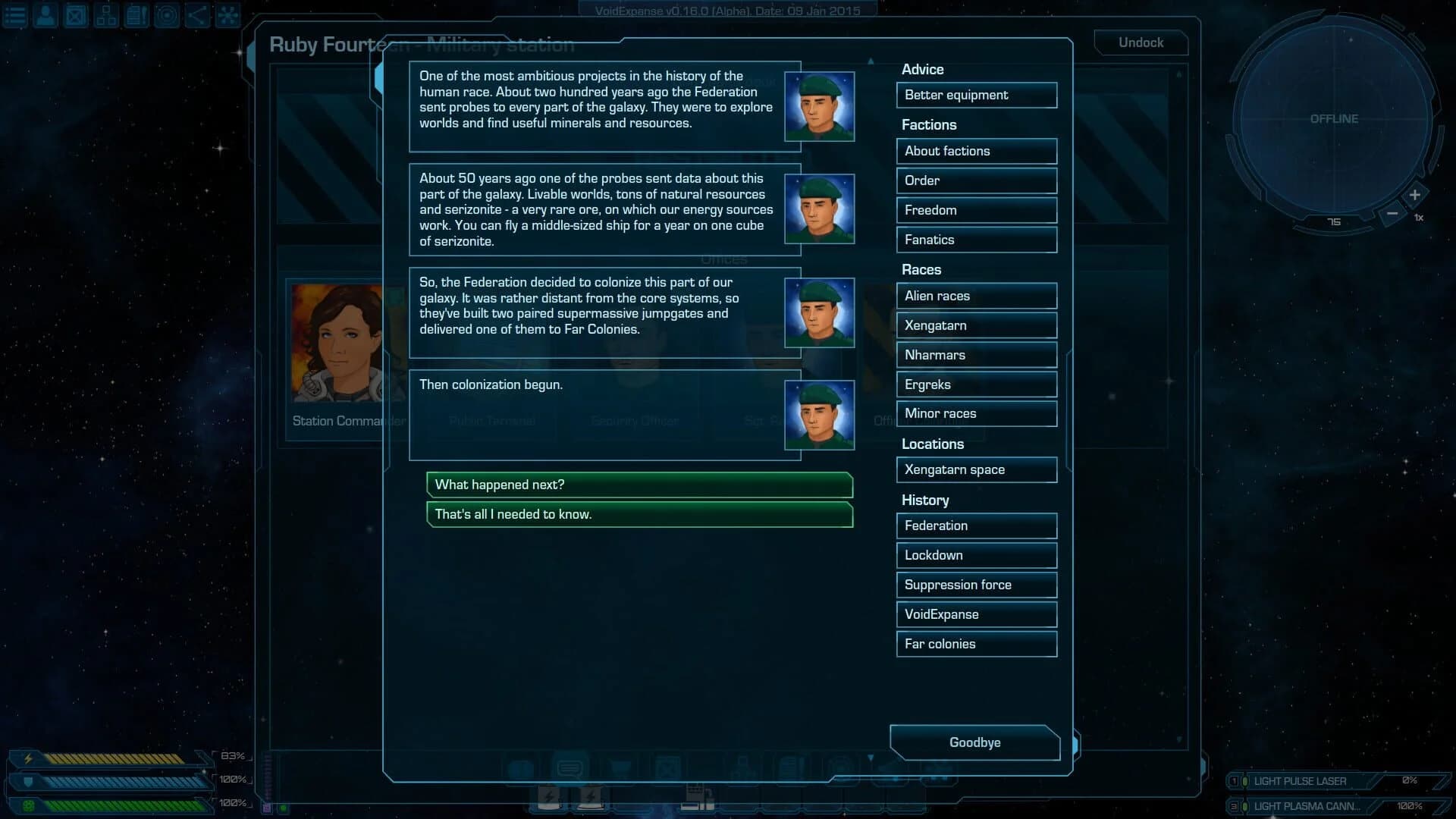Image resolution: width=1456 pixels, height=819 pixels.
Task: Select the Security Officer office
Action: coord(635,421)
